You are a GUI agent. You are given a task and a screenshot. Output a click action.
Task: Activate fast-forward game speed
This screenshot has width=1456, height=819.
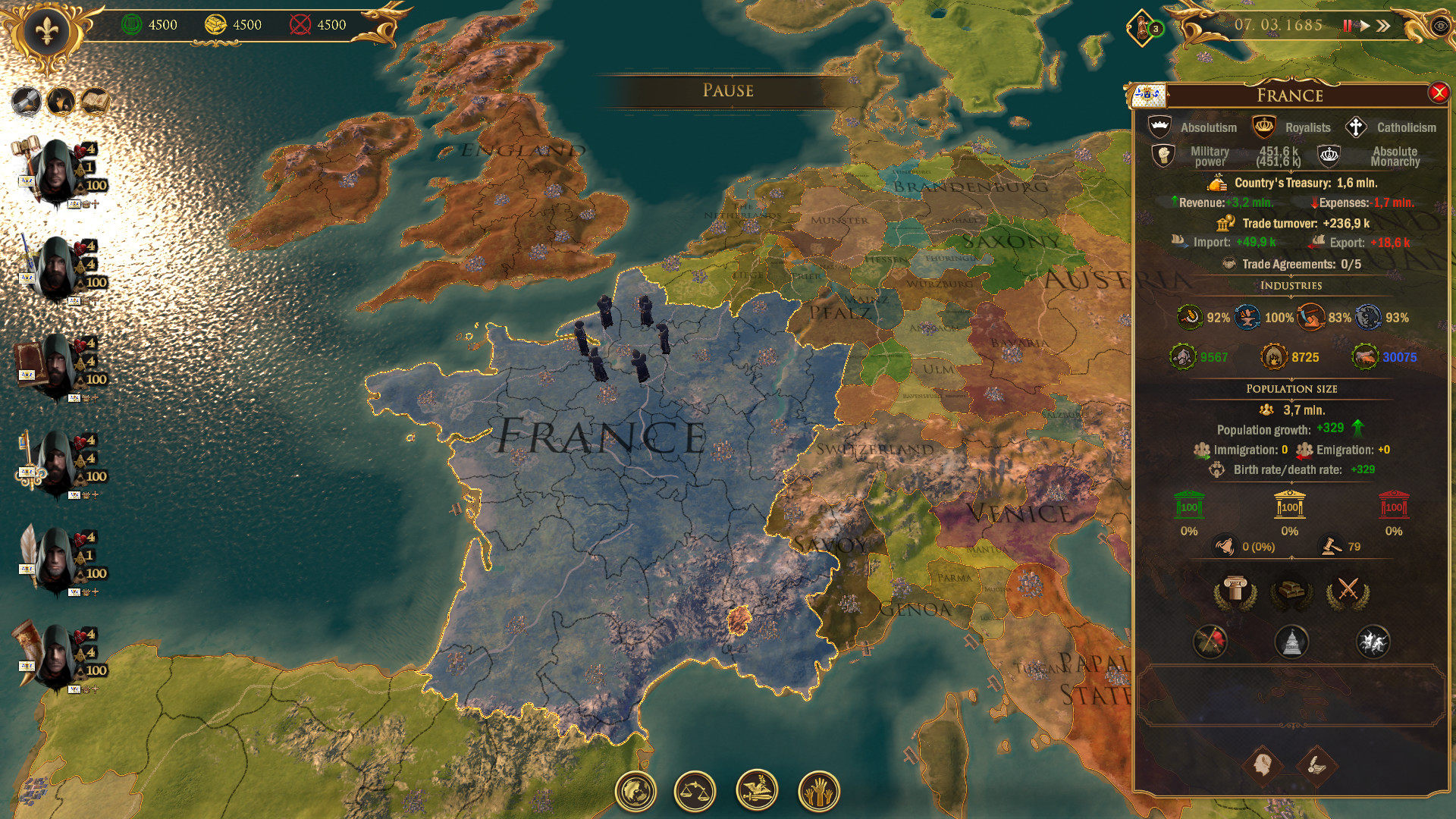(1384, 26)
